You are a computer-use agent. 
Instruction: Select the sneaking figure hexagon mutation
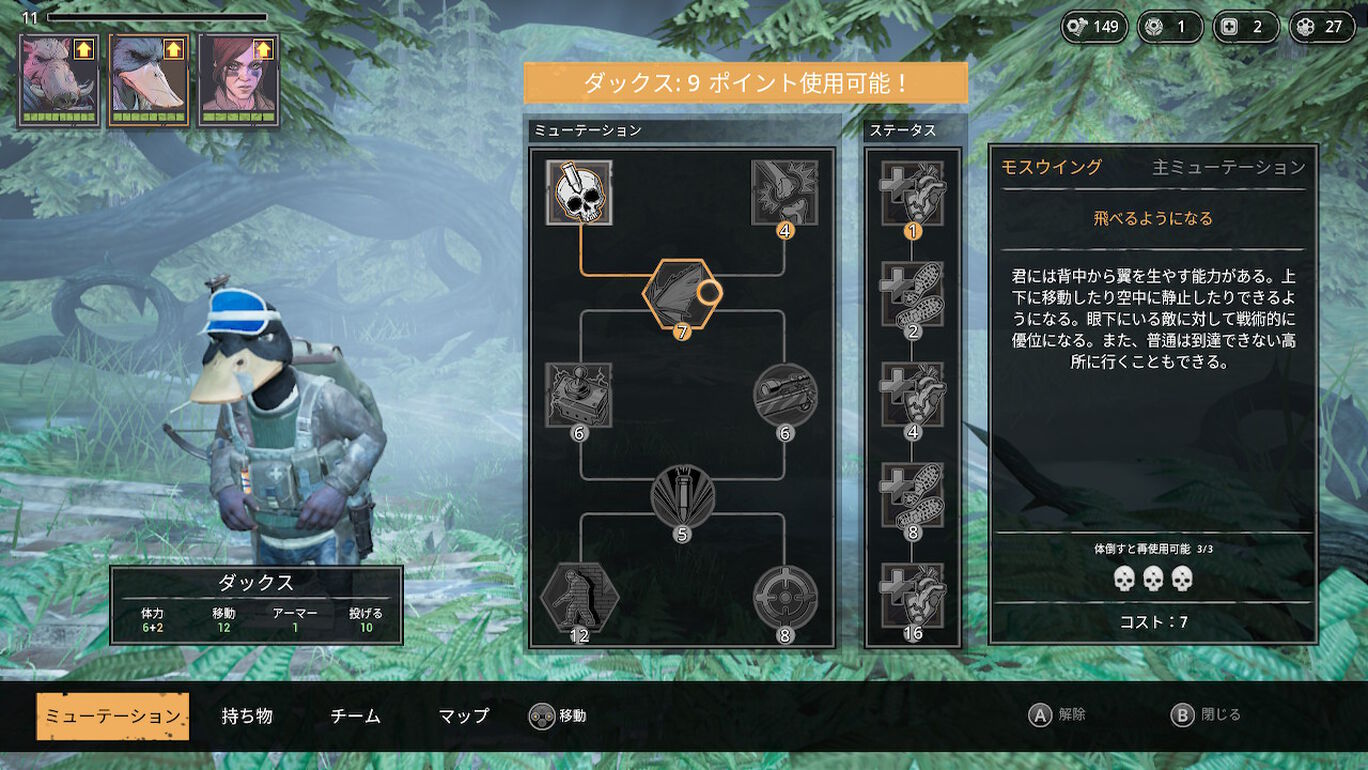580,598
